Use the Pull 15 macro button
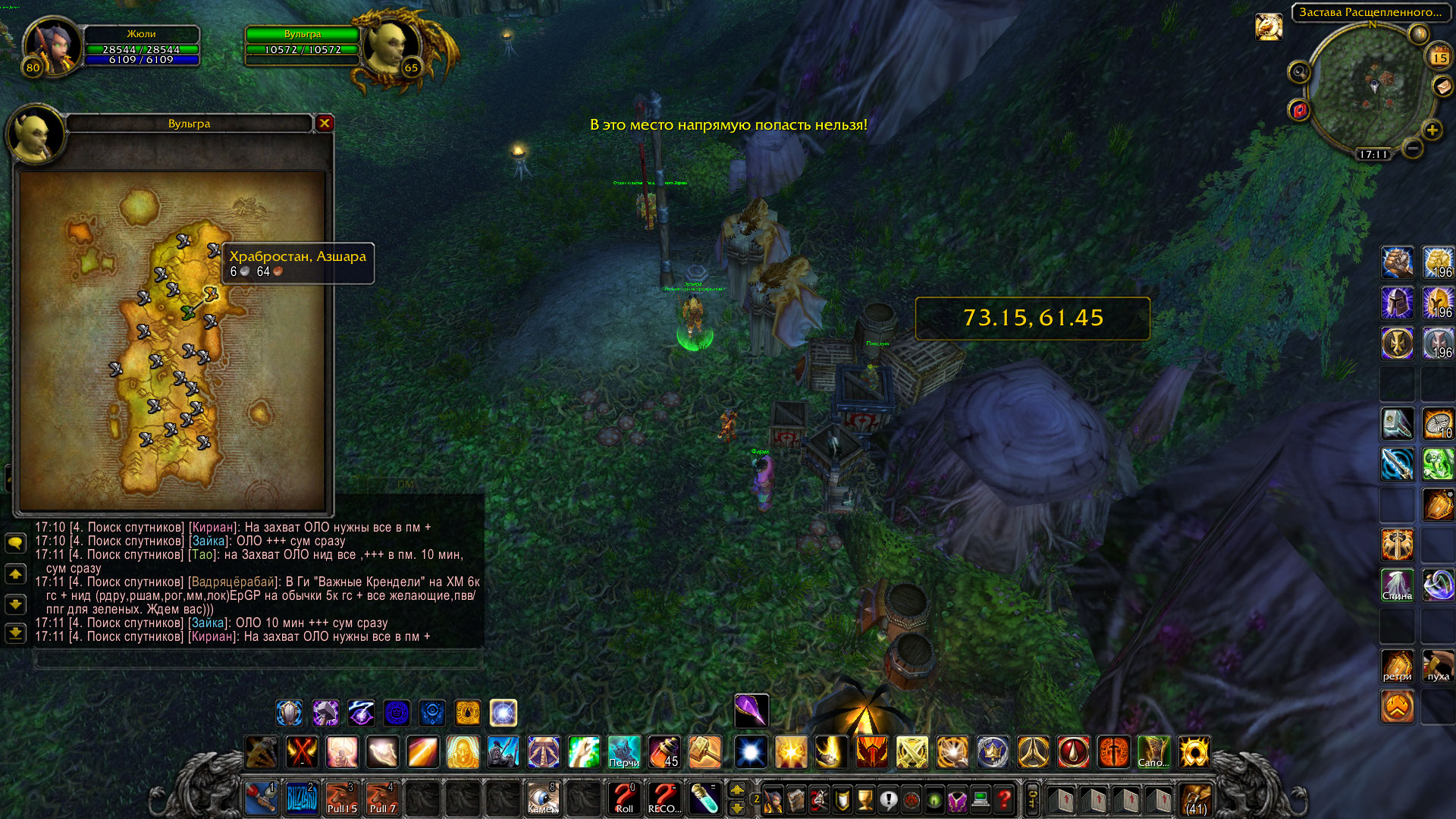Image resolution: width=1456 pixels, height=819 pixels. (x=341, y=799)
